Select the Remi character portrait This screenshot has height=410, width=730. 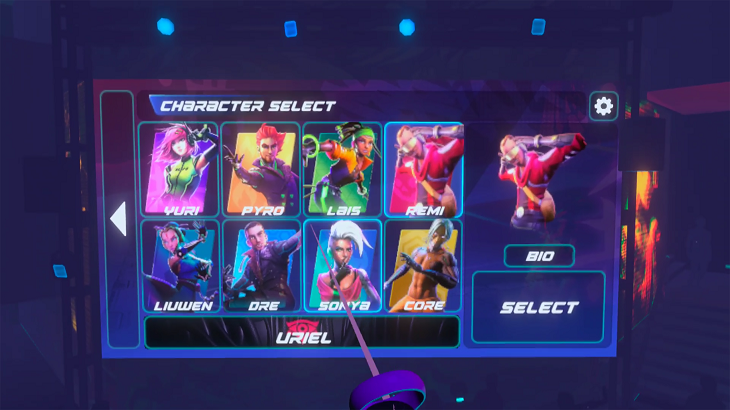click(423, 169)
